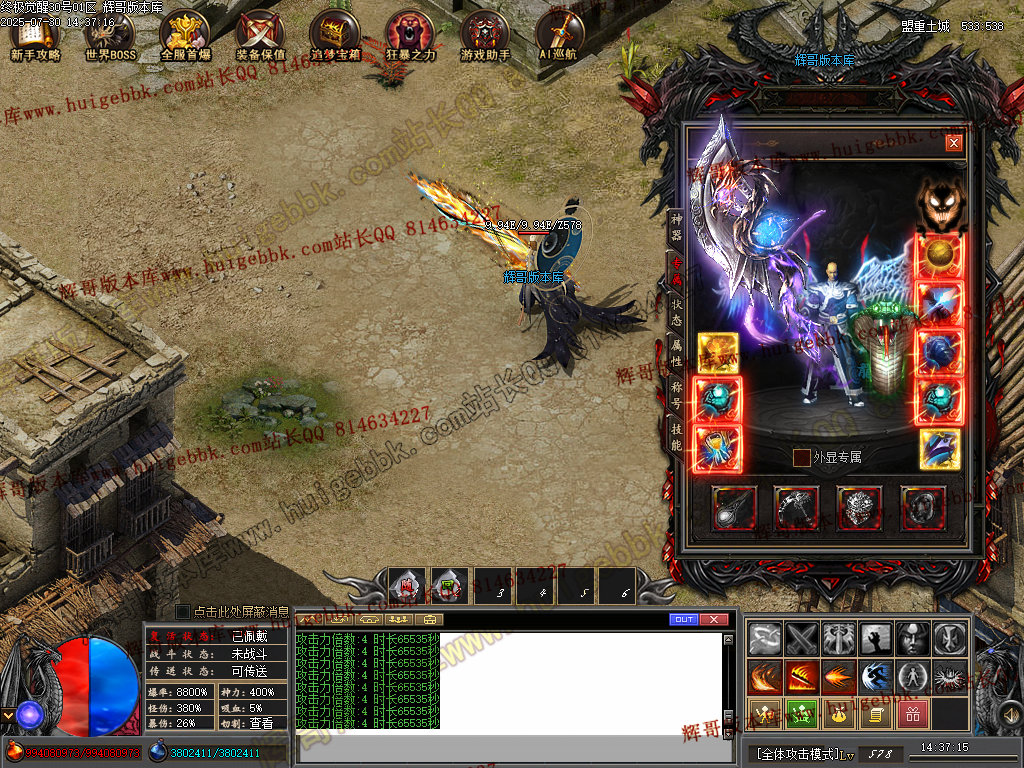1024x768 pixels.
Task: Close the character equipment panel
Action: point(954,143)
